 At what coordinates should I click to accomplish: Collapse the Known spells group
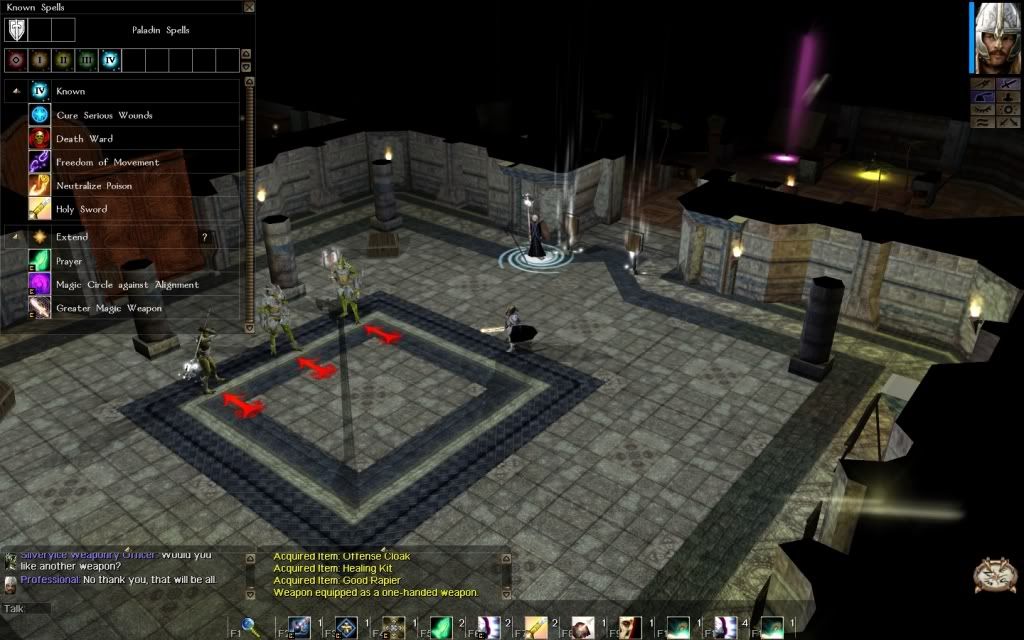tap(15, 92)
